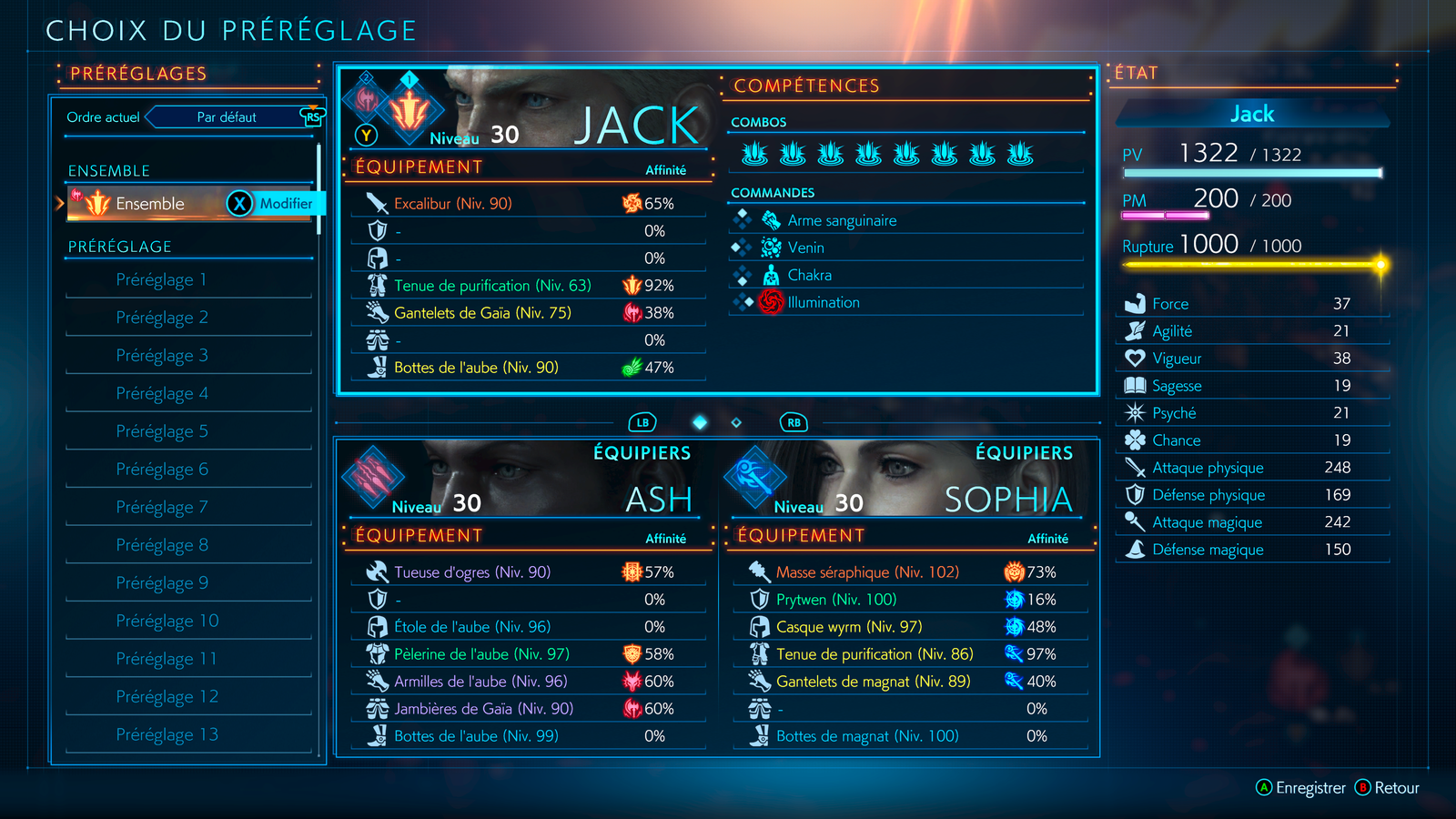1456x819 pixels.
Task: Select Jack's Bottes de l'aube equipment
Action: click(476, 368)
